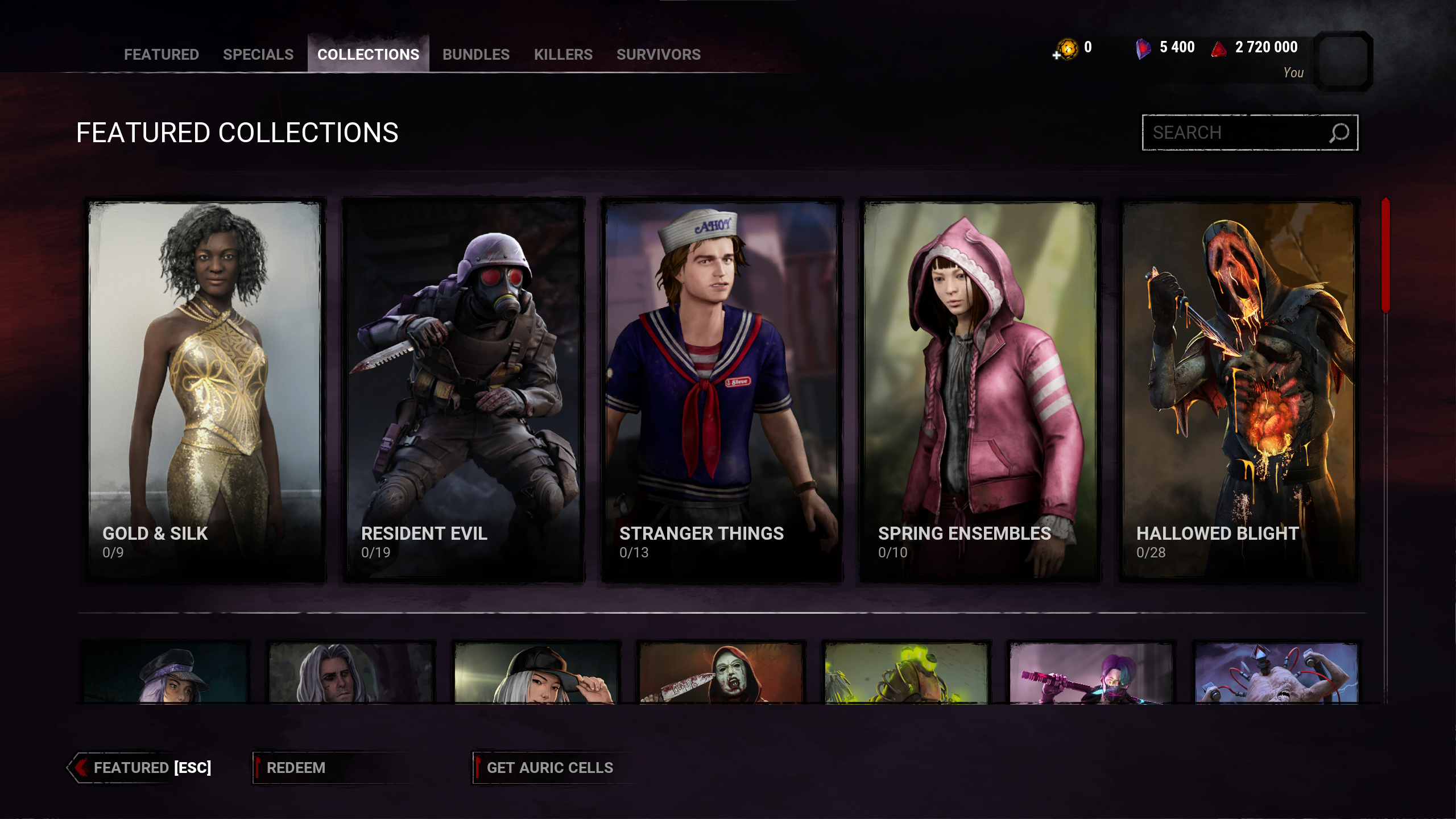Open the Resident Evil collection

464,390
